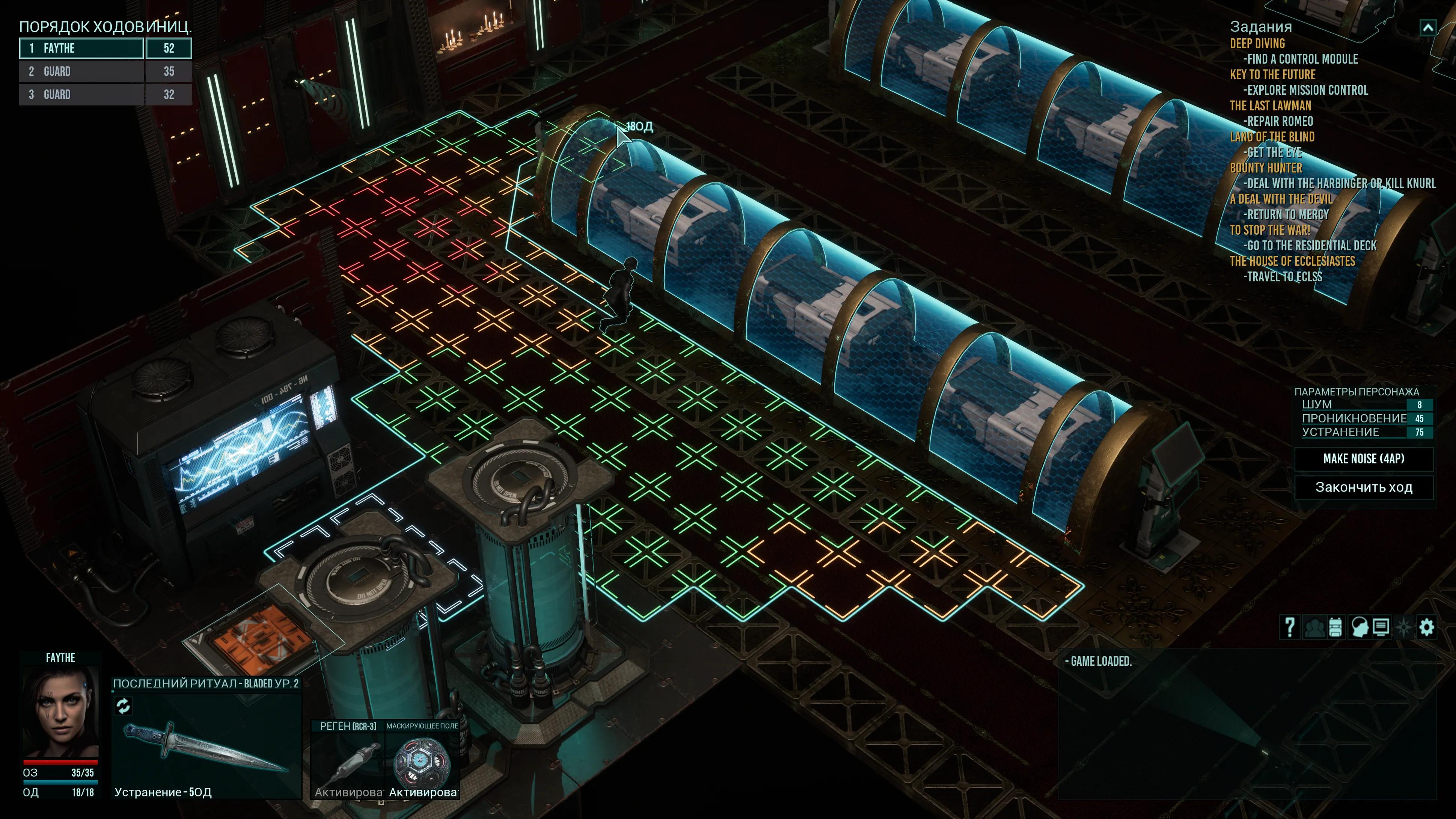Select The Last Lawman quest entry
This screenshot has width=1456, height=819.
[x=1270, y=106]
